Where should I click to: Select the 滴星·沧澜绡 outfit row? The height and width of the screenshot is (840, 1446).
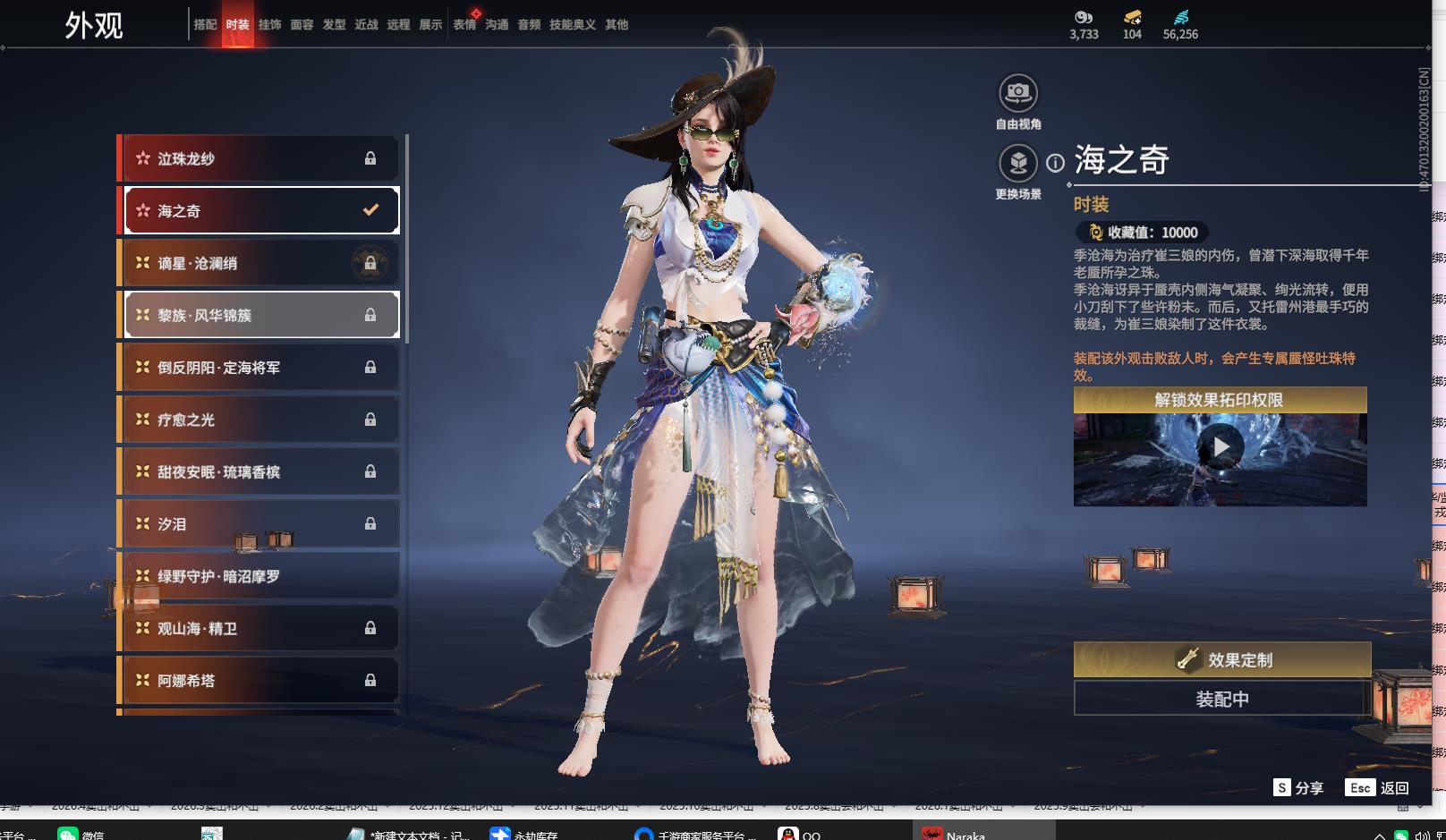(259, 263)
